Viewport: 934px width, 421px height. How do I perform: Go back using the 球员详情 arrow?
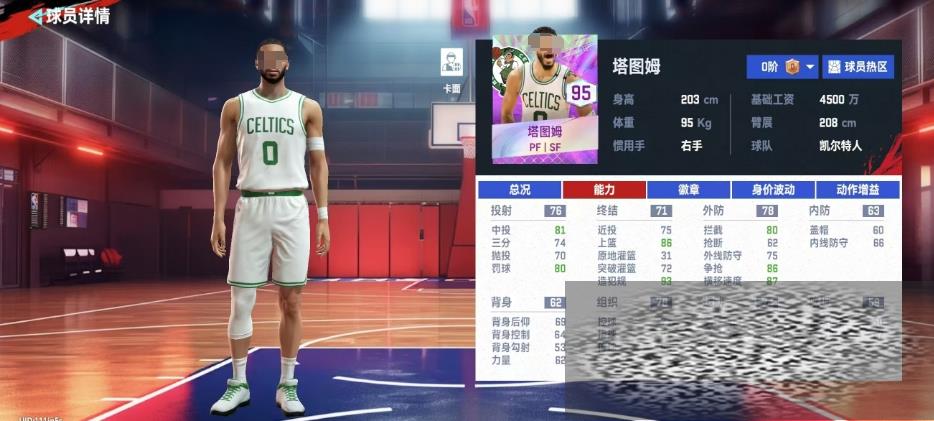click(x=36, y=16)
